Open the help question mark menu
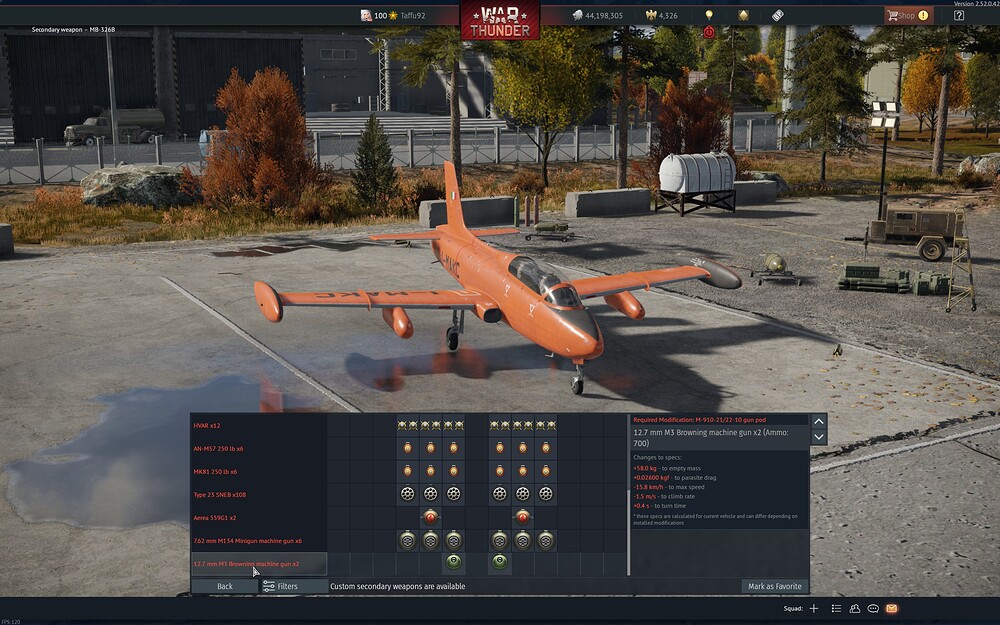The width and height of the screenshot is (1000, 625). tap(959, 15)
